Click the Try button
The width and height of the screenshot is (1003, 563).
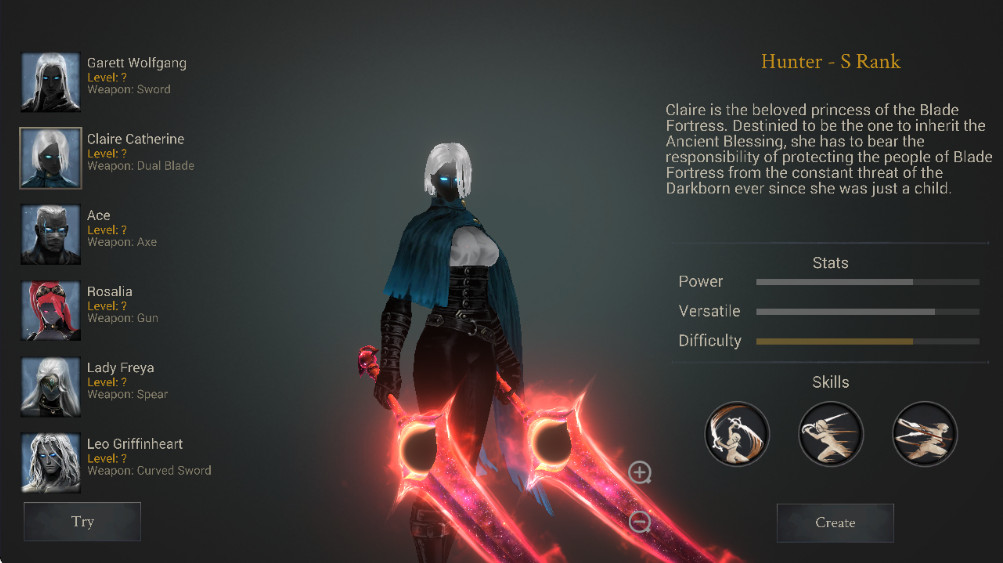point(82,521)
